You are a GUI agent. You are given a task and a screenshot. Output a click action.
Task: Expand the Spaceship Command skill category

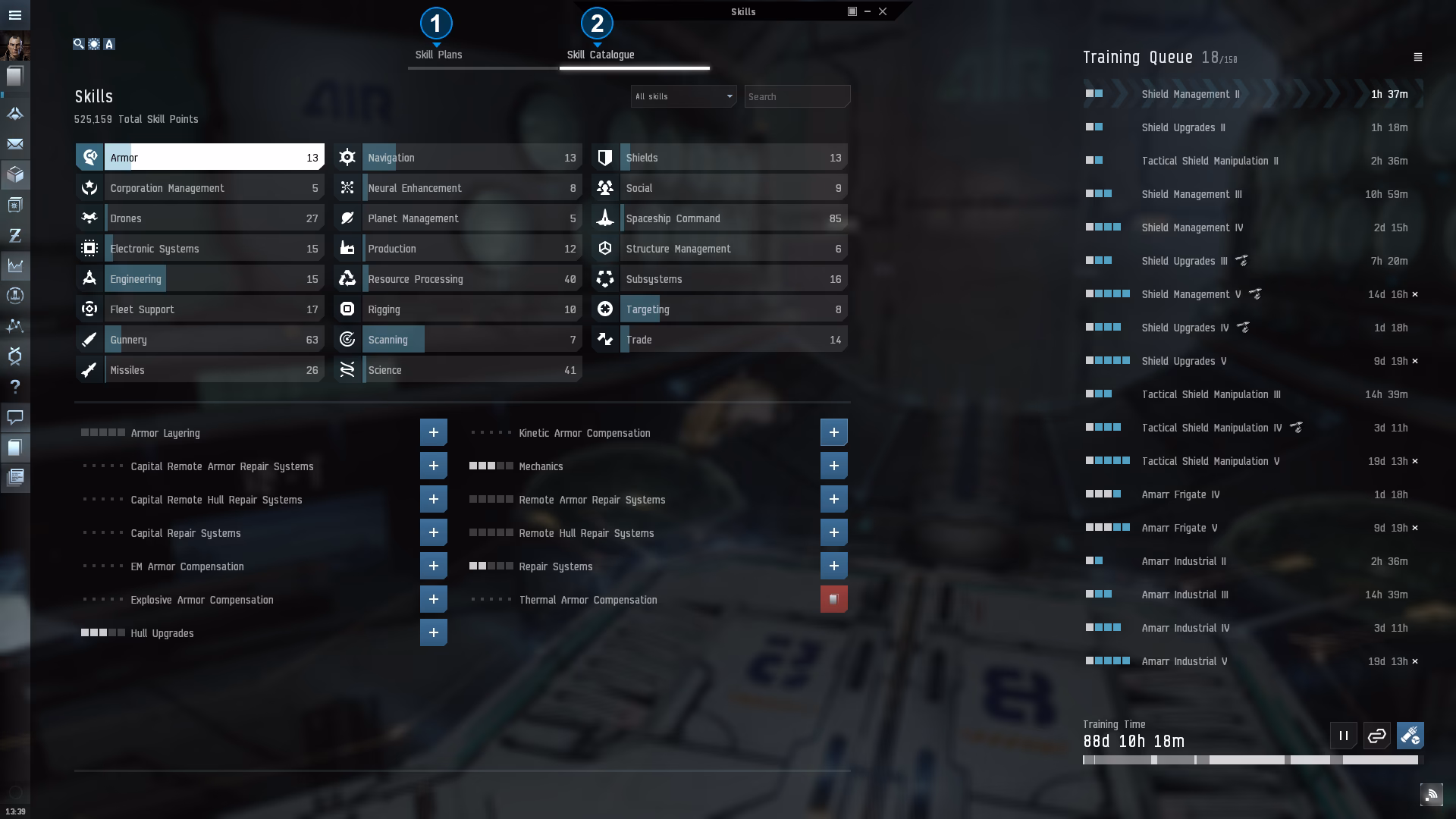tap(719, 218)
